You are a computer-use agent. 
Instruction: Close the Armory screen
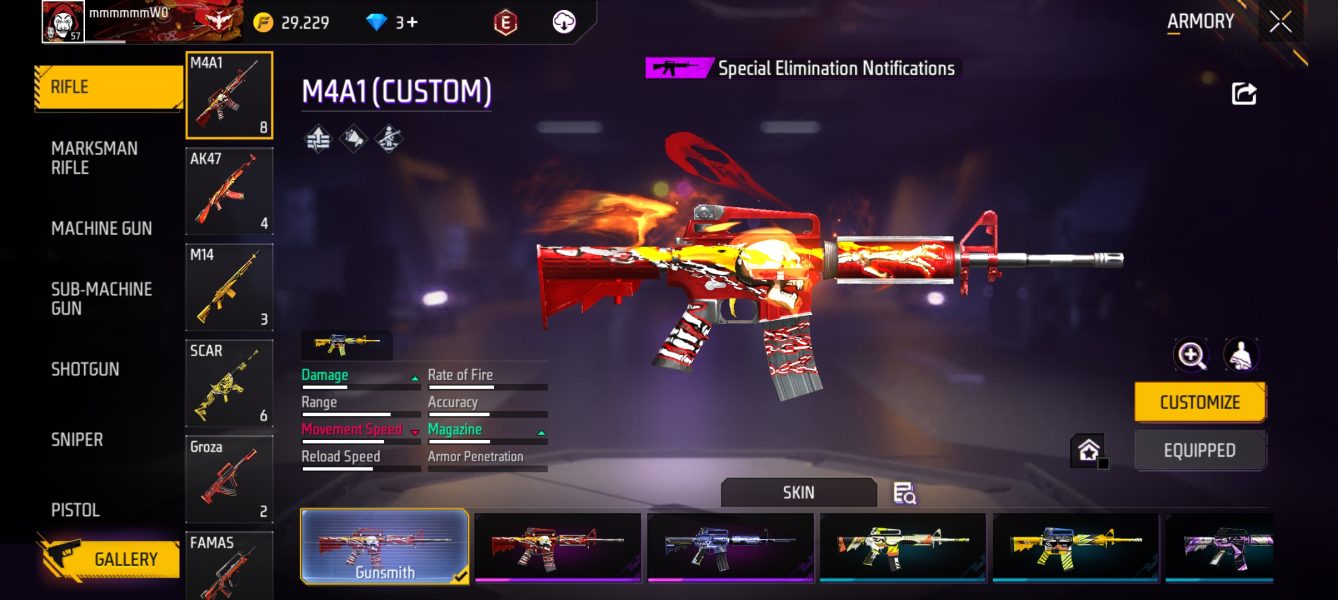[1280, 22]
